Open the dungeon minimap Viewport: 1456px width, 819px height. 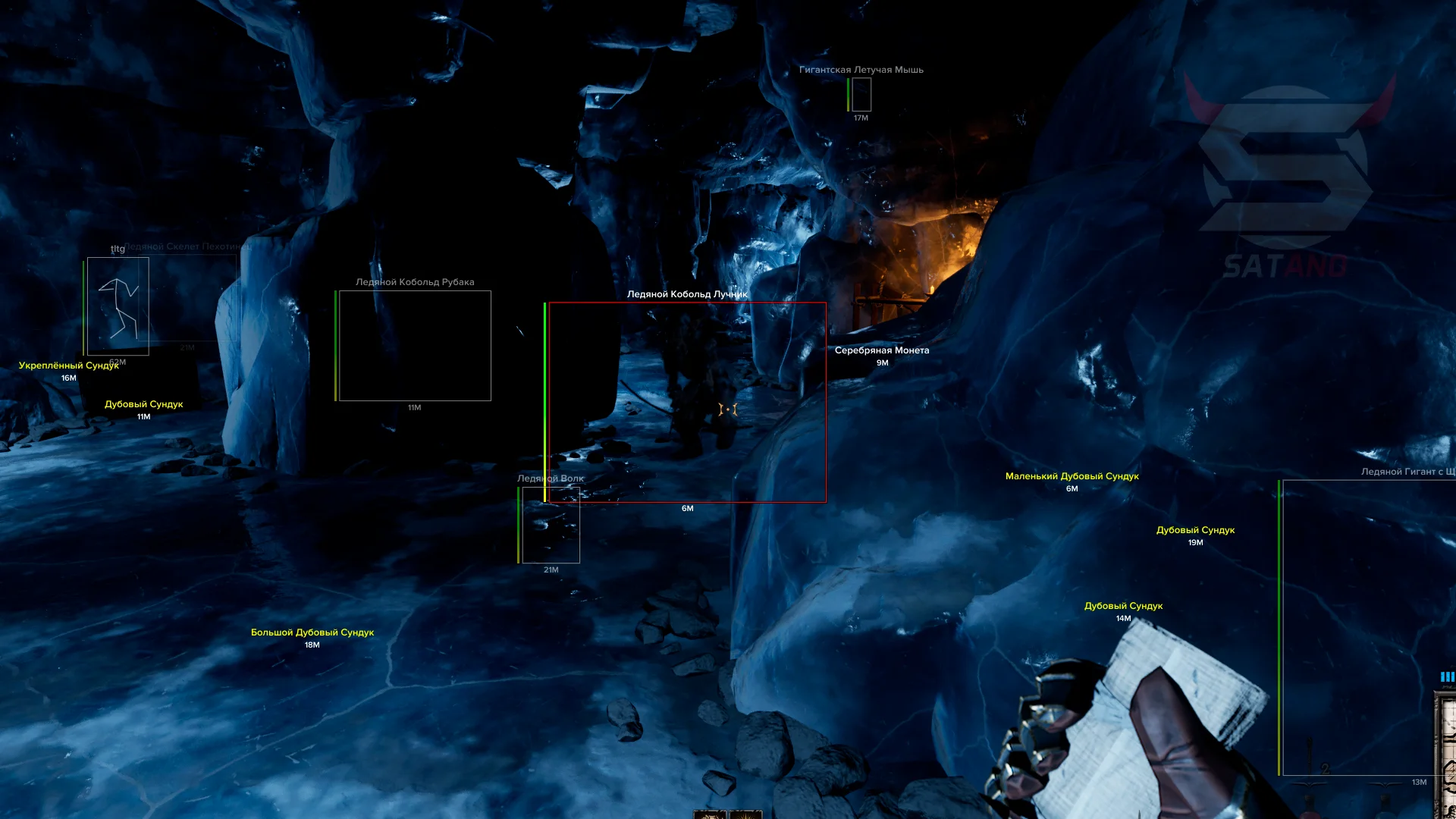1447,751
